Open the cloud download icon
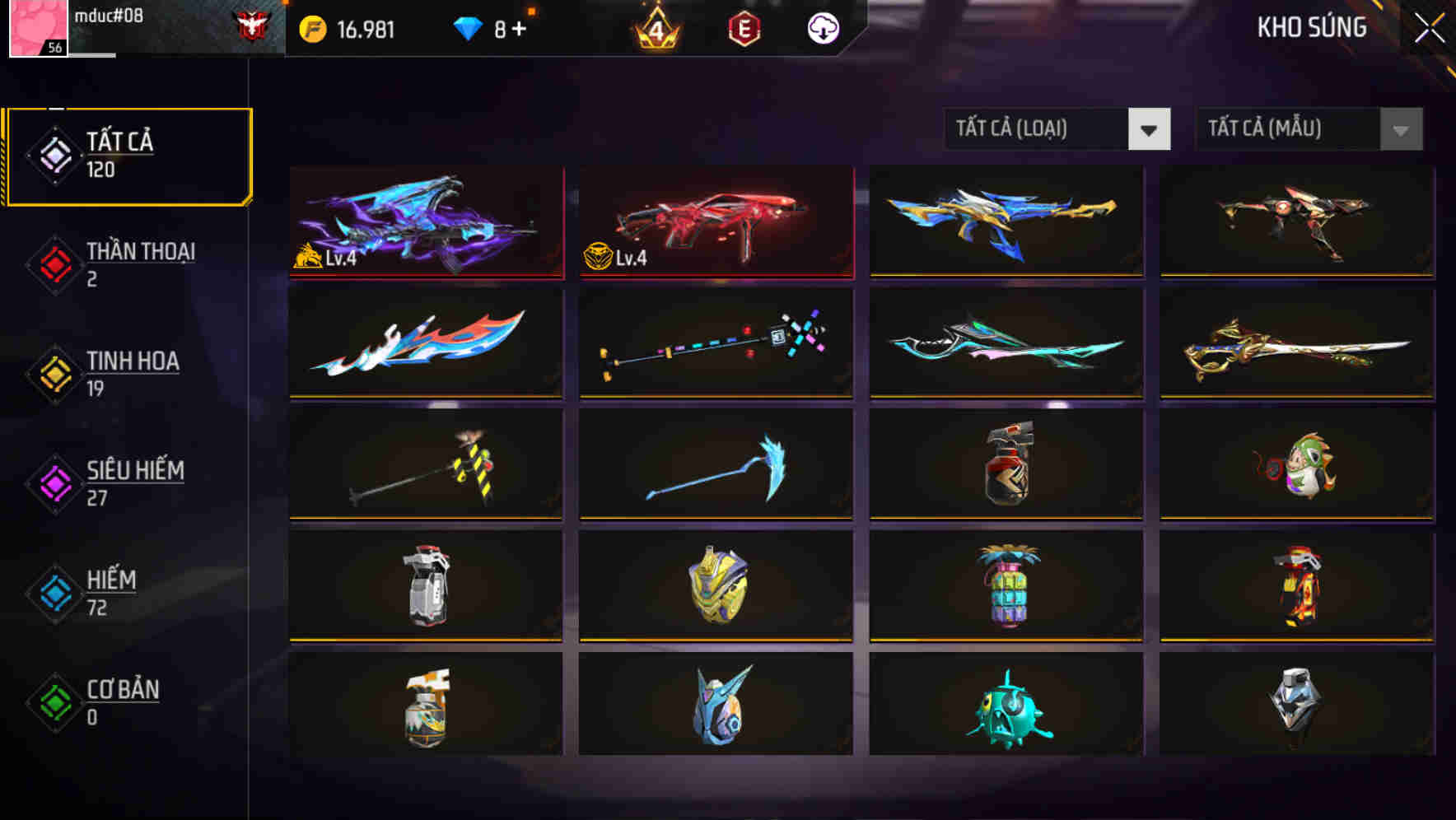 click(823, 27)
